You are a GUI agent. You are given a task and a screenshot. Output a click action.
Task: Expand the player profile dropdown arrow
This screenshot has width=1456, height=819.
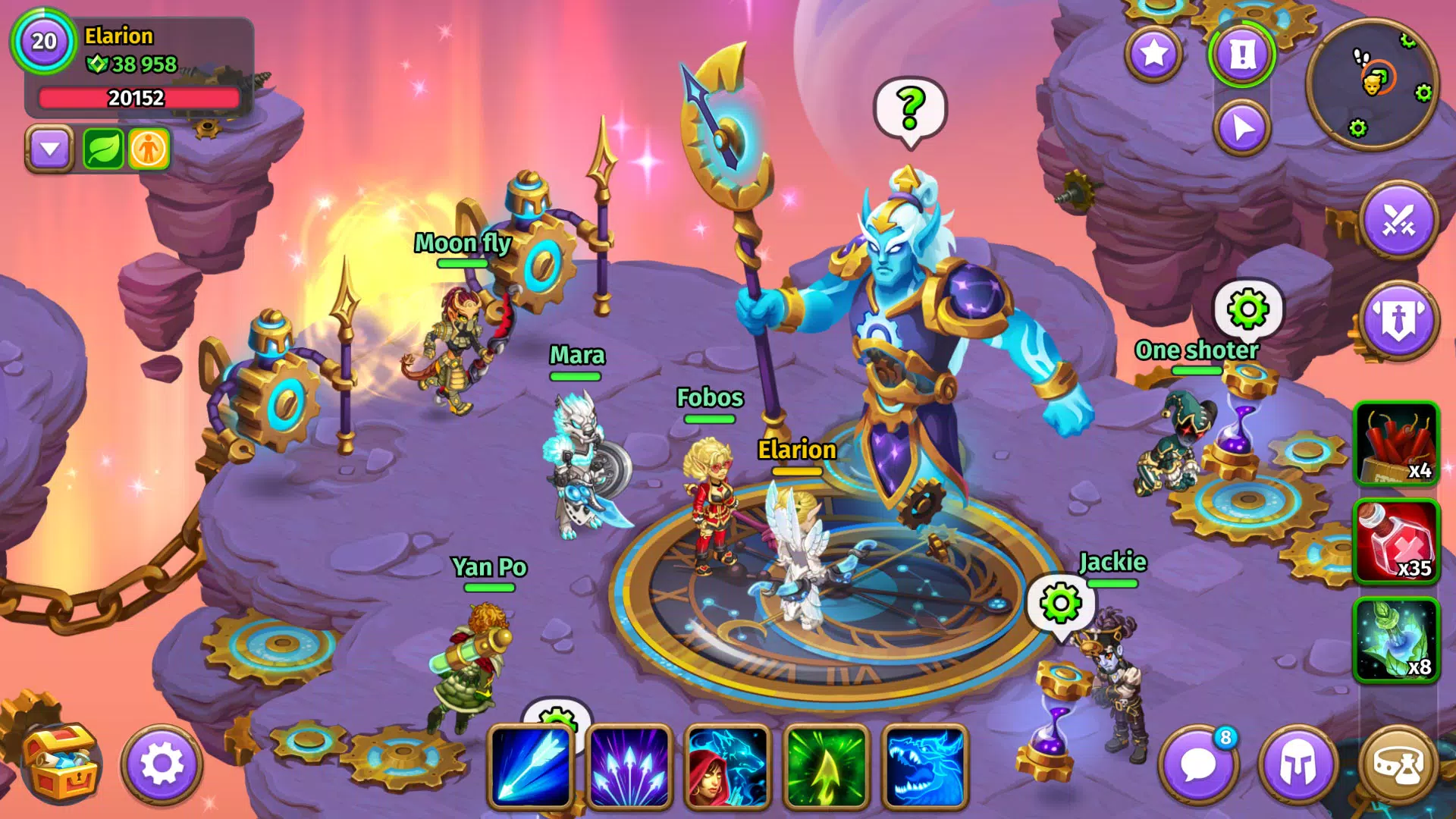click(x=50, y=149)
